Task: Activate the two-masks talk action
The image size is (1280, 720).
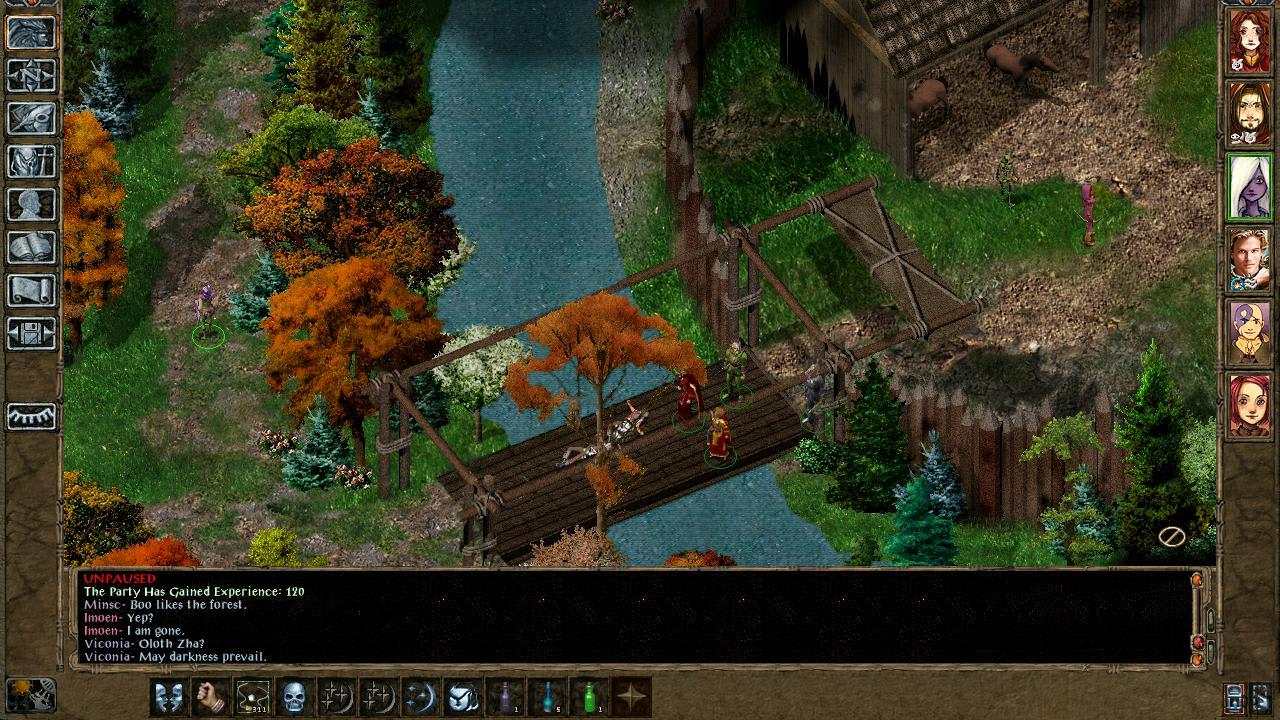Action: [x=168, y=696]
